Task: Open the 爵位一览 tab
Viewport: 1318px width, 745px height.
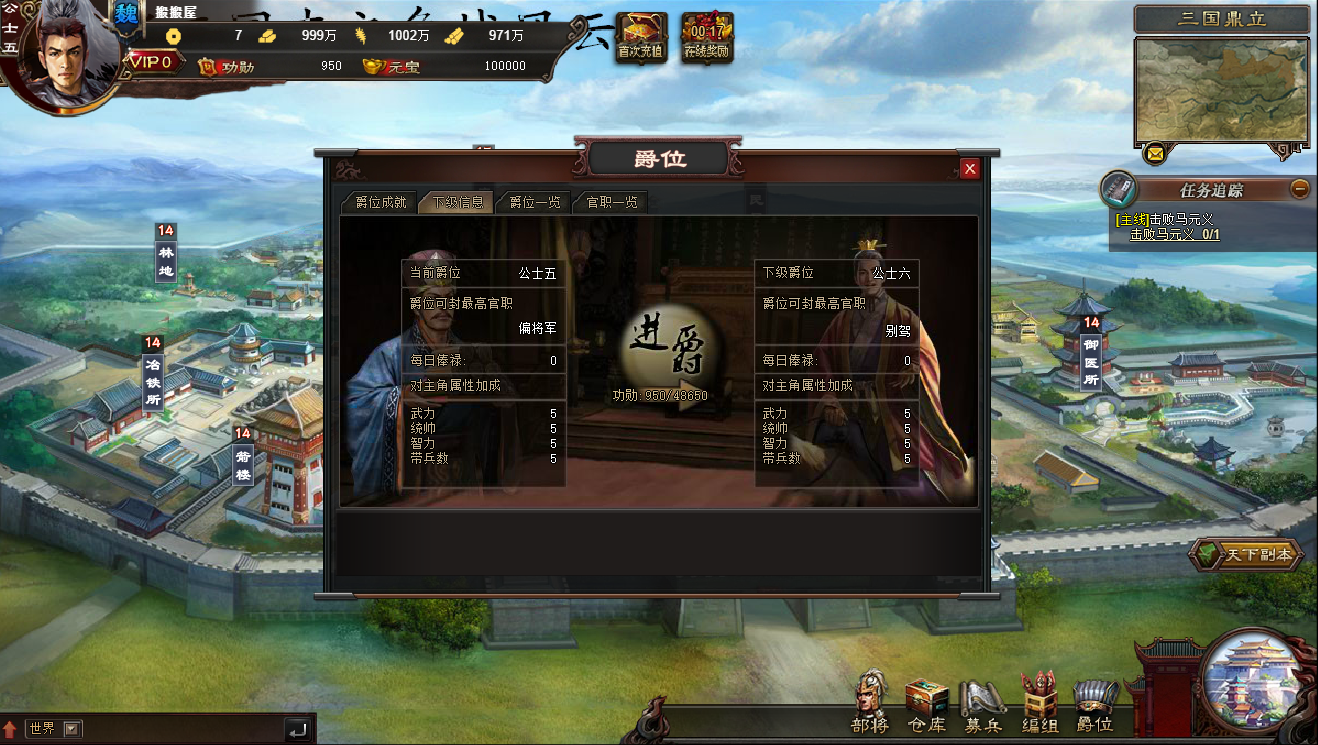Action: click(x=534, y=202)
